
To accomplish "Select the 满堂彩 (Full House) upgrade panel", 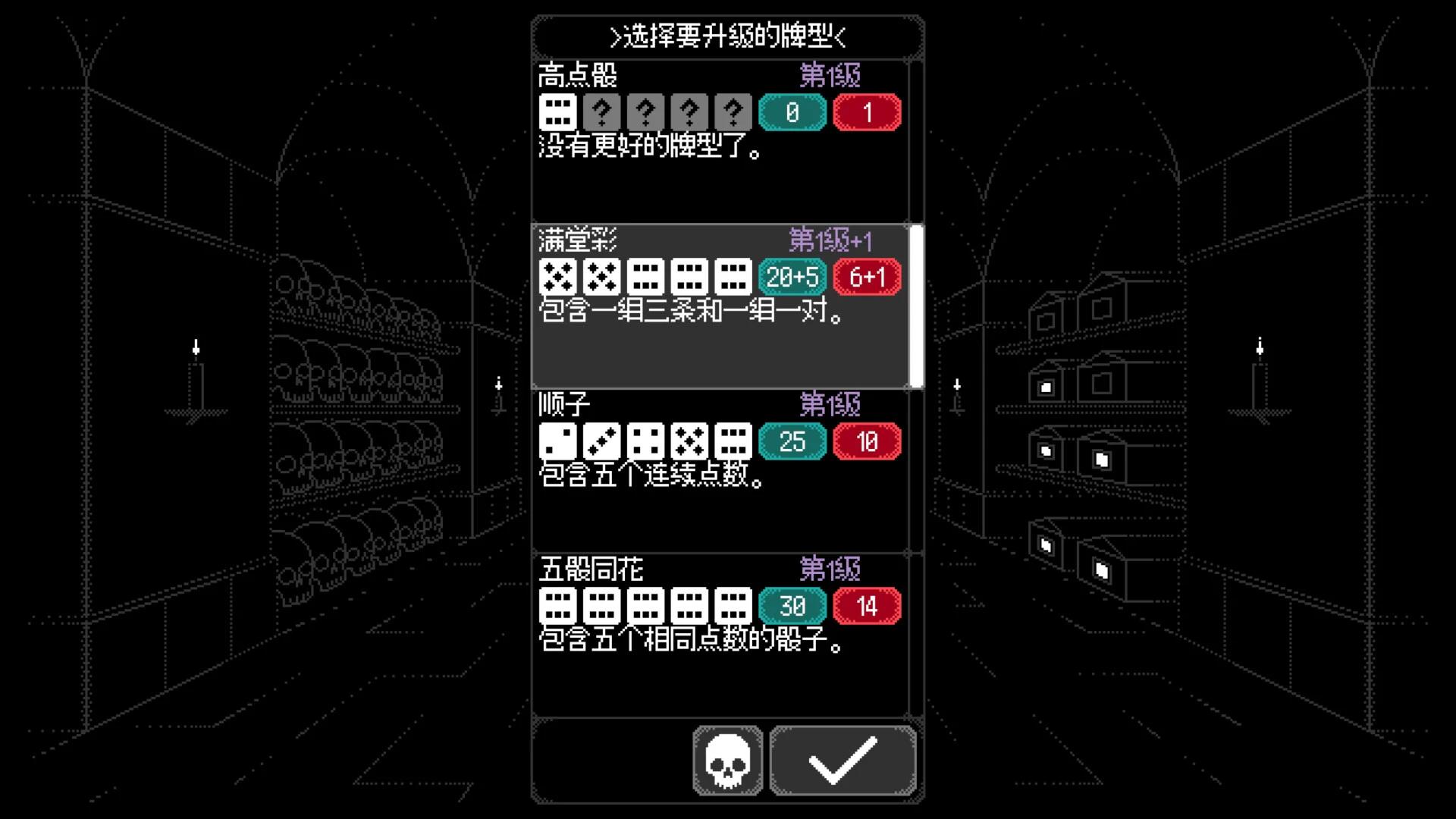I will (720, 349).
